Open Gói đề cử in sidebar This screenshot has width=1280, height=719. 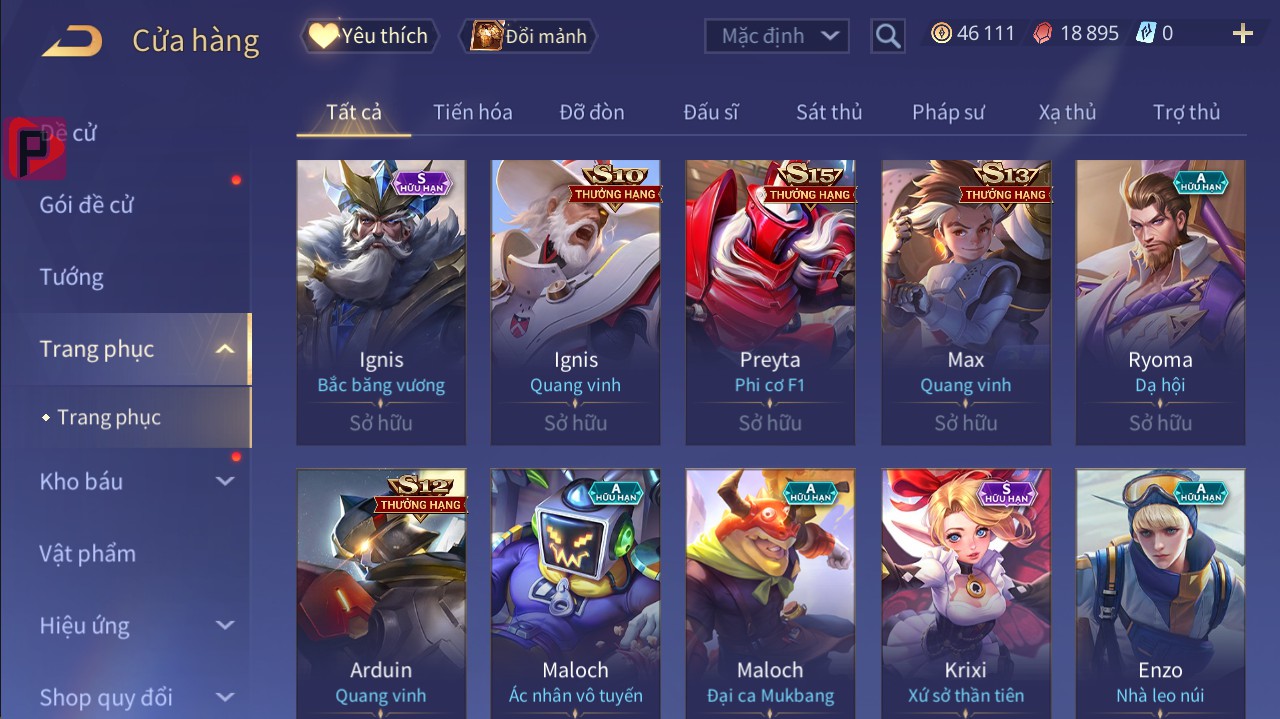pyautogui.click(x=86, y=205)
